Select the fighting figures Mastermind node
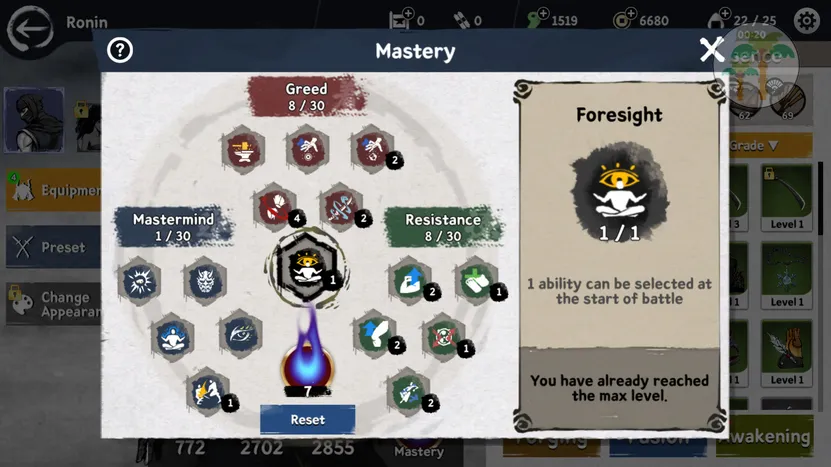The height and width of the screenshot is (467, 831). coord(207,391)
